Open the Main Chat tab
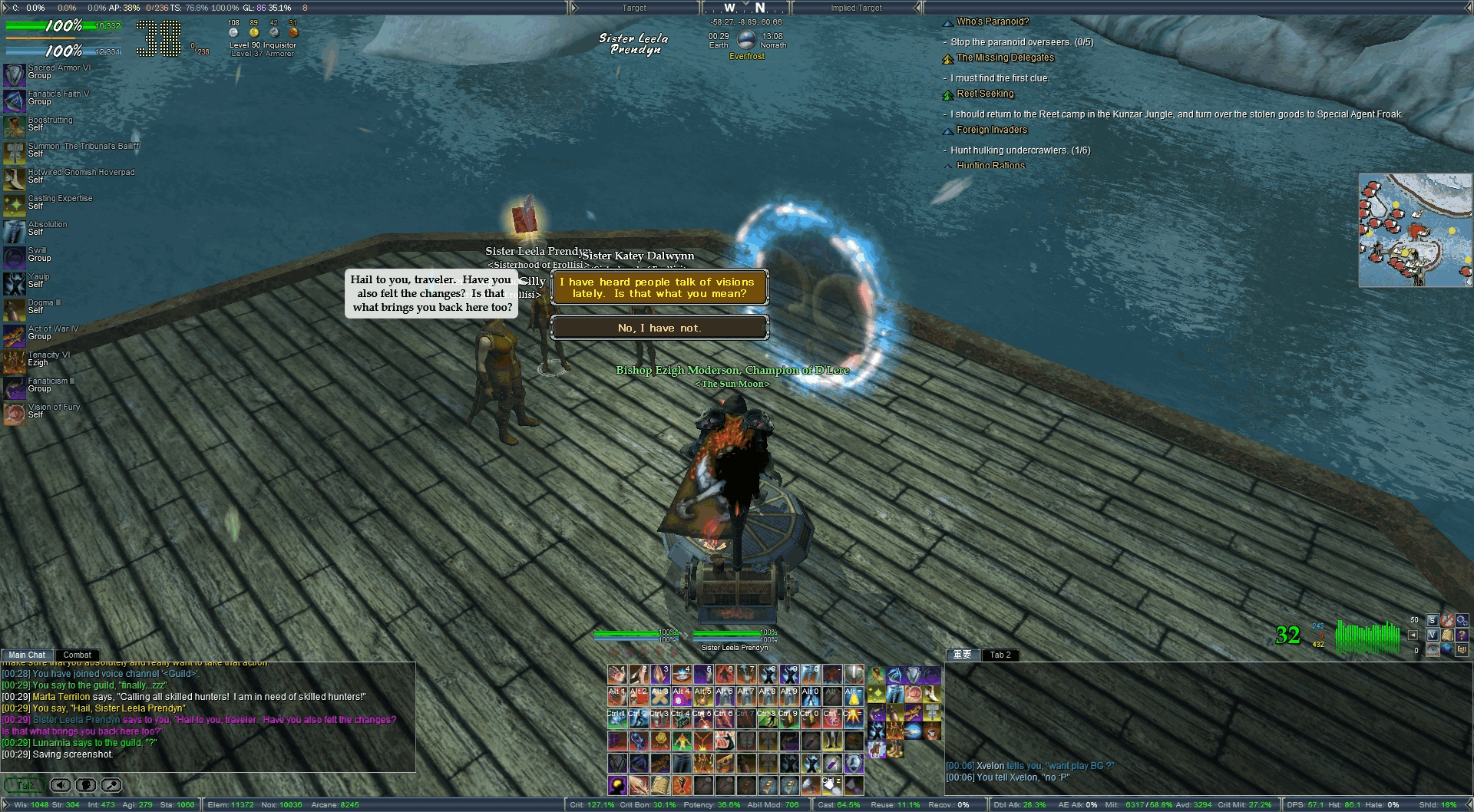Image resolution: width=1474 pixels, height=812 pixels. 27,655
